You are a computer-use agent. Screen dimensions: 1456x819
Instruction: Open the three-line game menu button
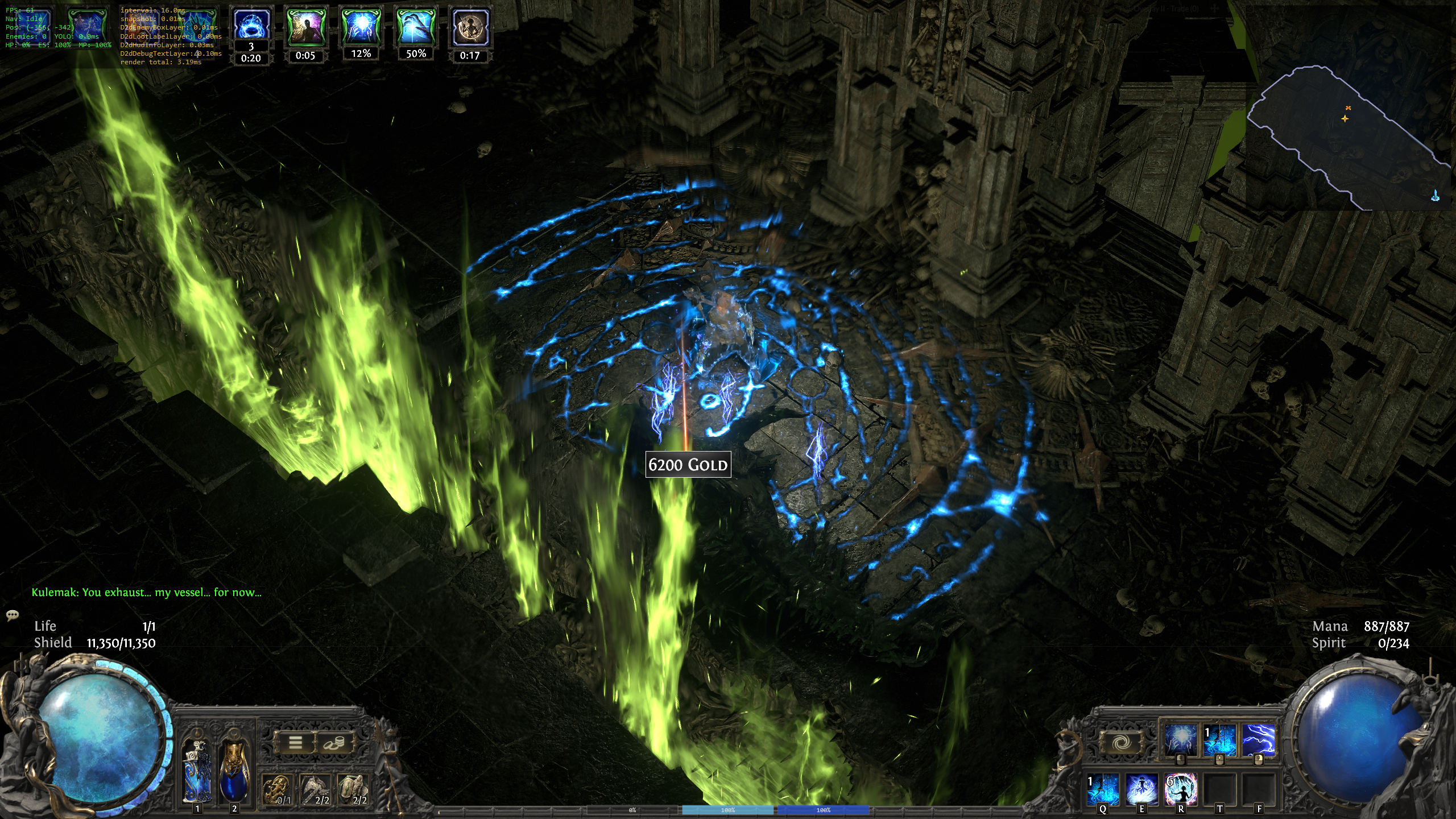pos(295,742)
